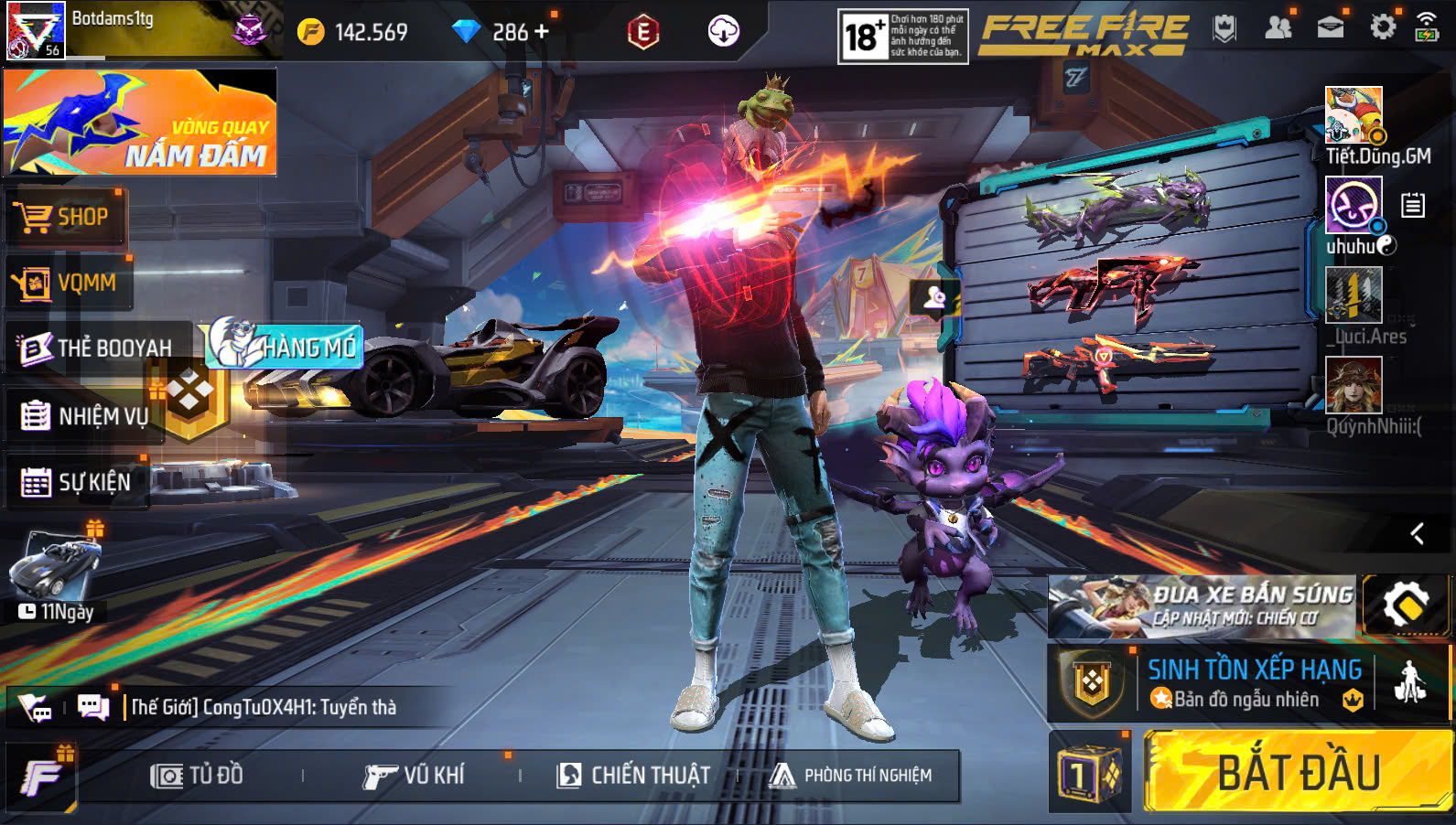Open Botdams1tg player profile avatar
The height and width of the screenshot is (825, 1456).
35,30
